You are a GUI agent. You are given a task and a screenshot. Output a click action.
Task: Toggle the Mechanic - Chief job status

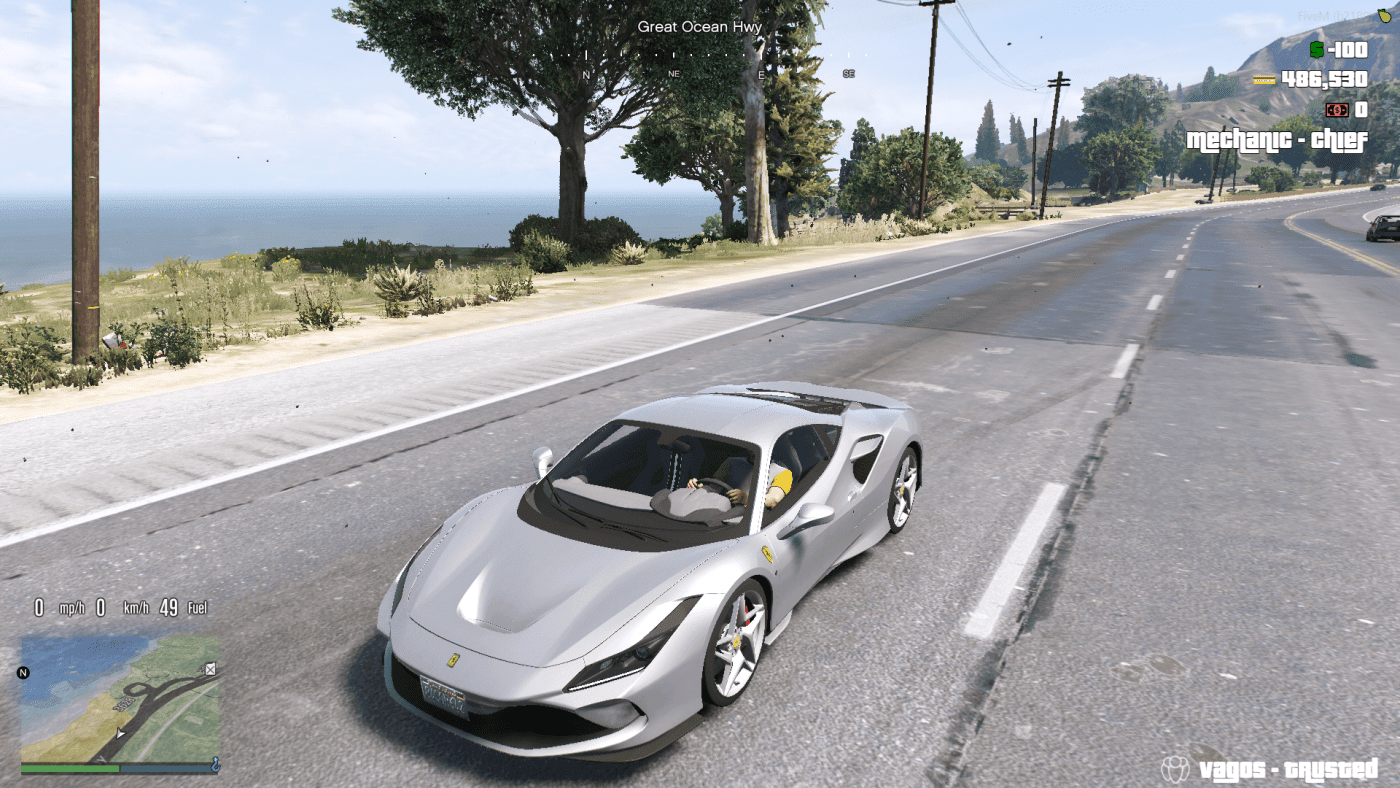[x=1278, y=142]
